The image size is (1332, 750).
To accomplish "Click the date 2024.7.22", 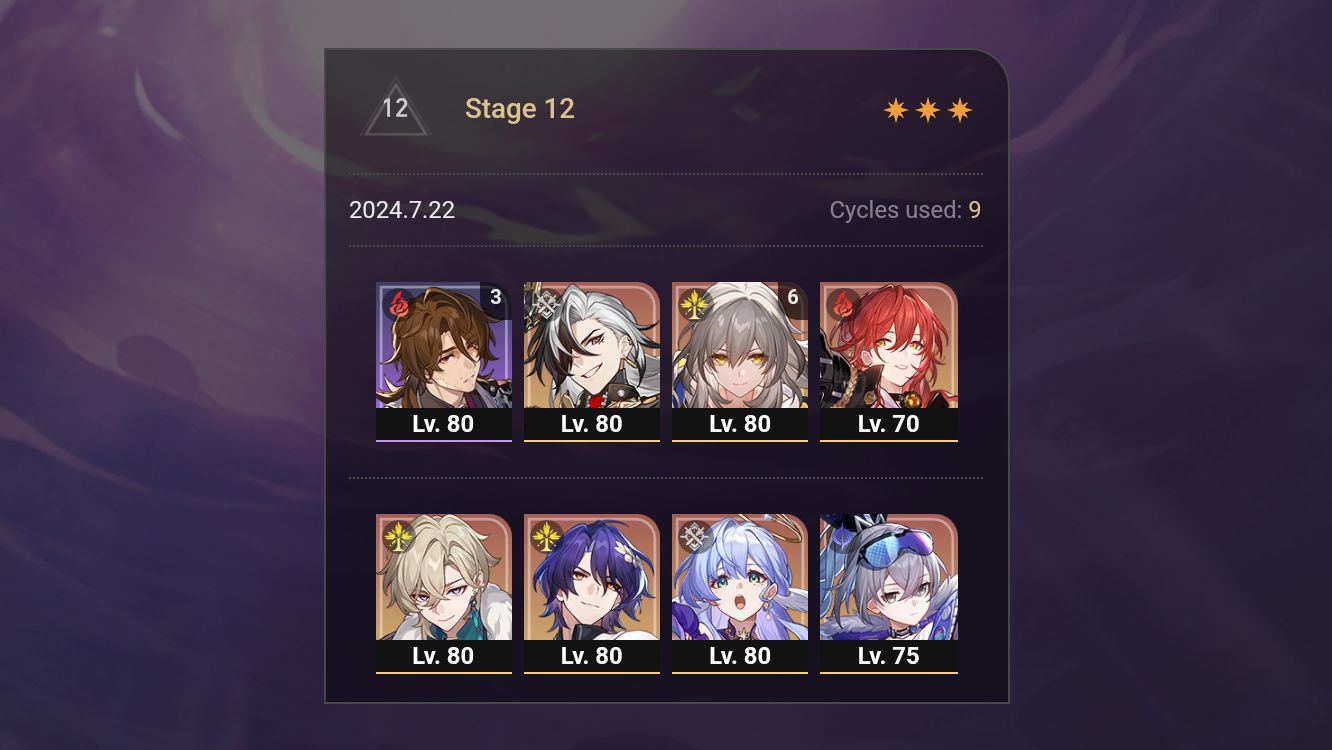I will tap(402, 210).
